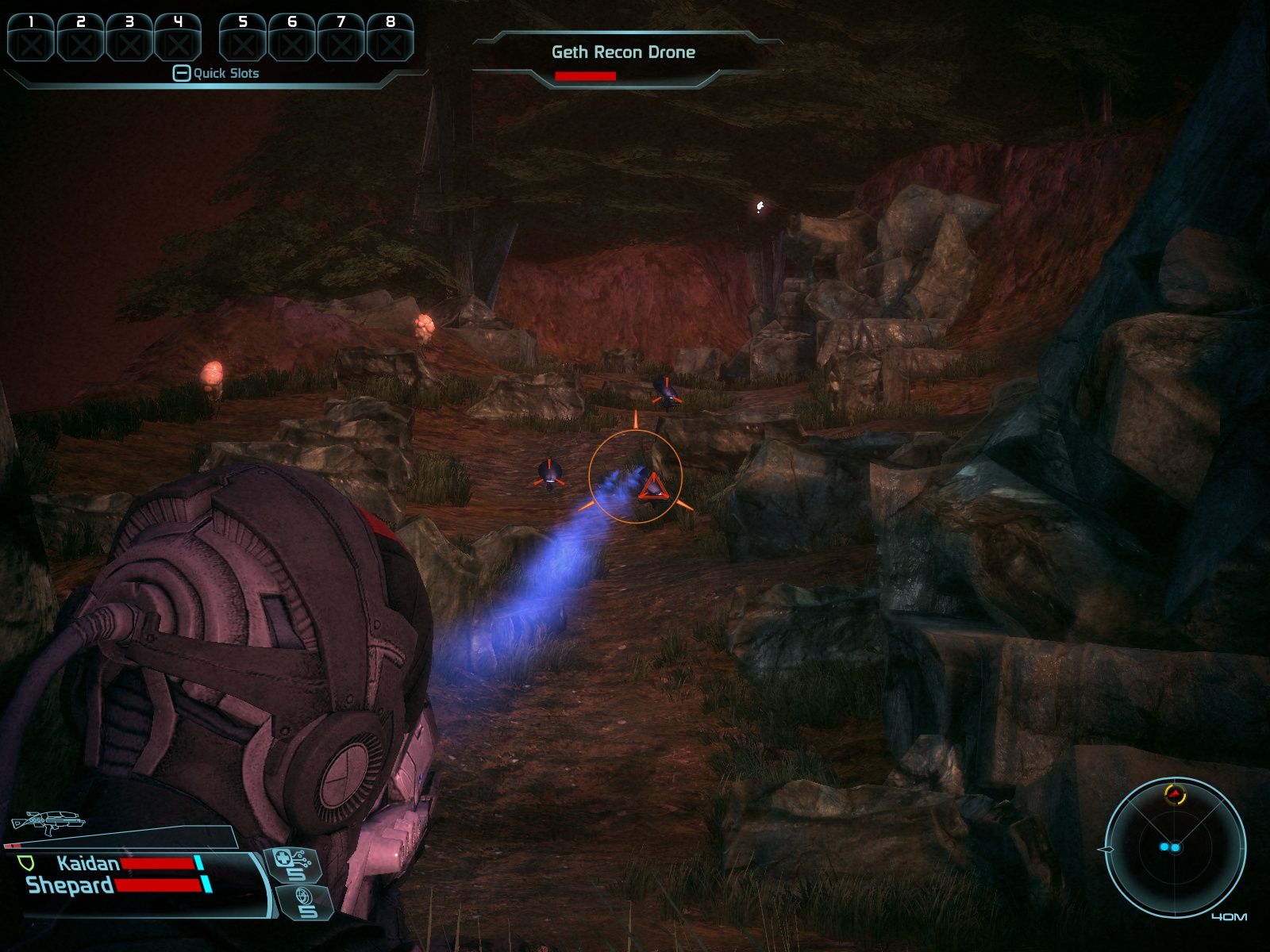Screen dimensions: 1270x952
Task: Select the grenade icon
Action: pyautogui.click(x=299, y=903)
